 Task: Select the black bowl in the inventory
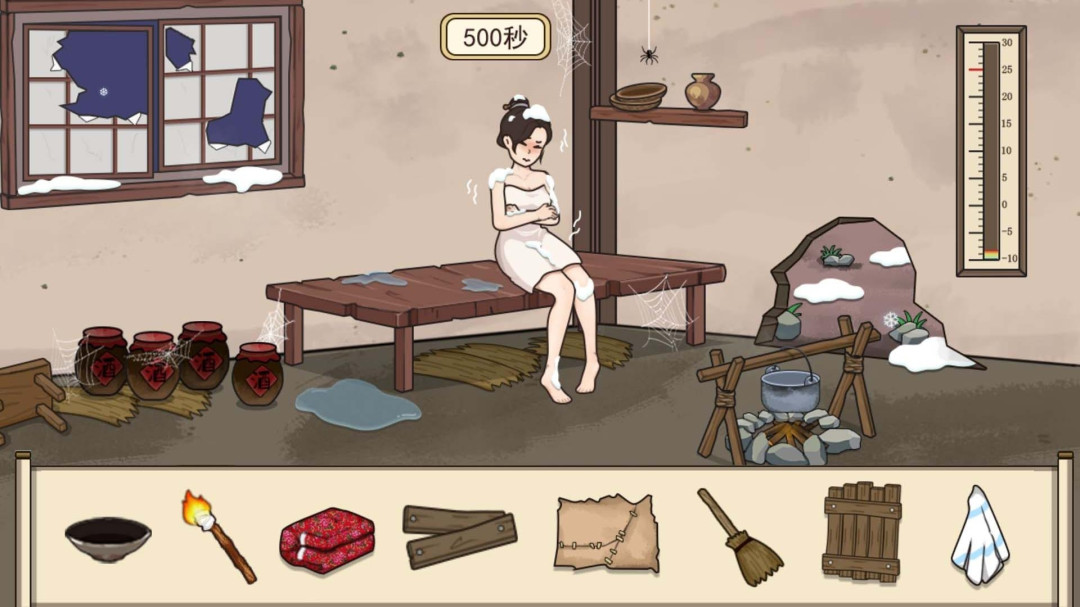pos(108,538)
